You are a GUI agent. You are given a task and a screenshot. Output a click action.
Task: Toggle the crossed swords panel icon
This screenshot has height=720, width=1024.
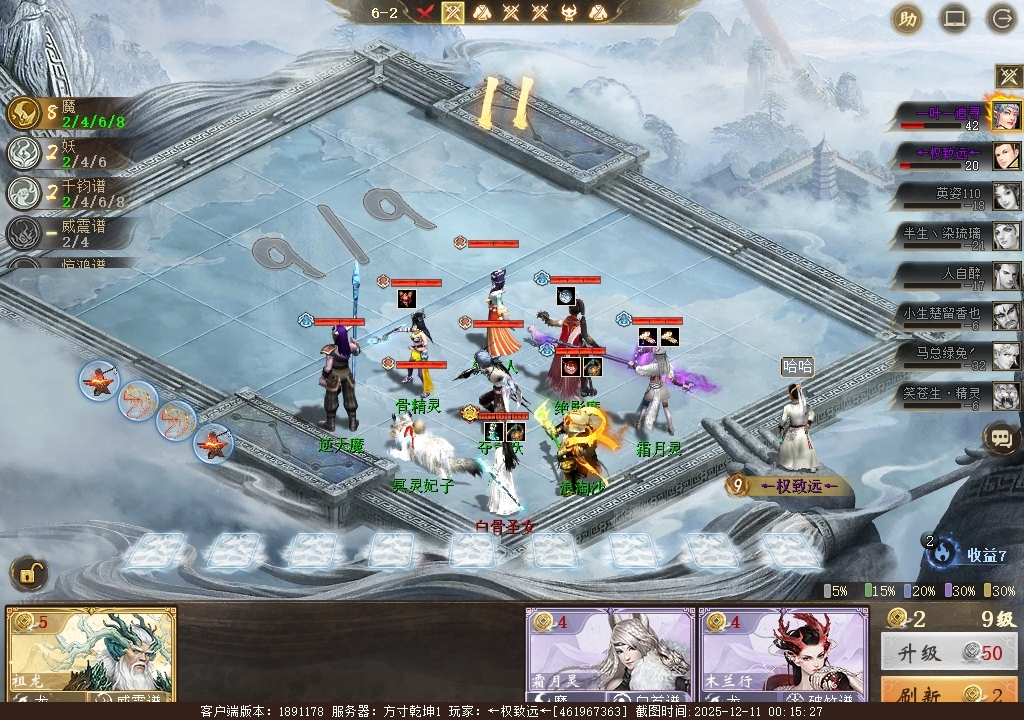[1007, 76]
